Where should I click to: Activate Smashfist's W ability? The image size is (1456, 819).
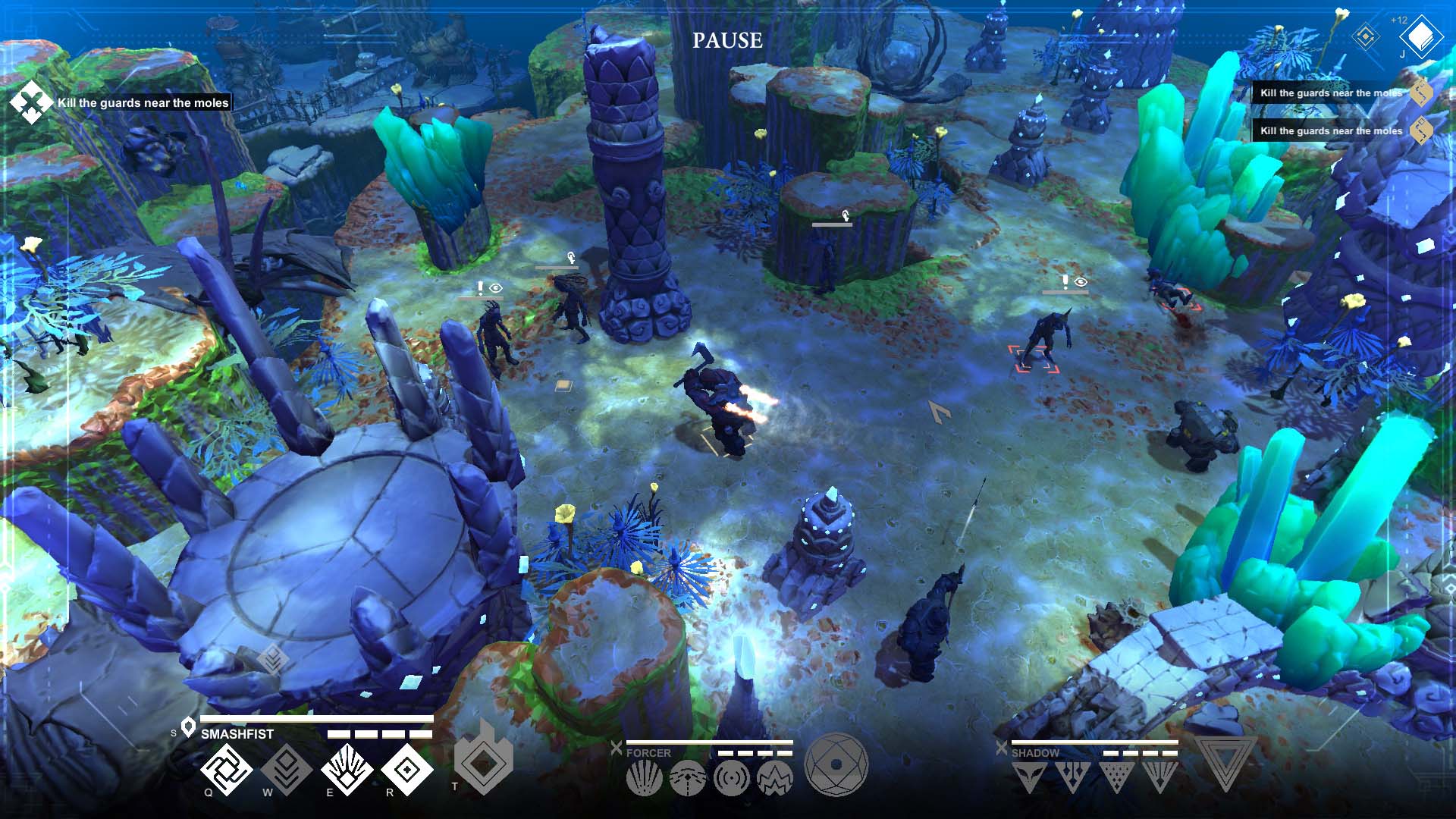(287, 769)
